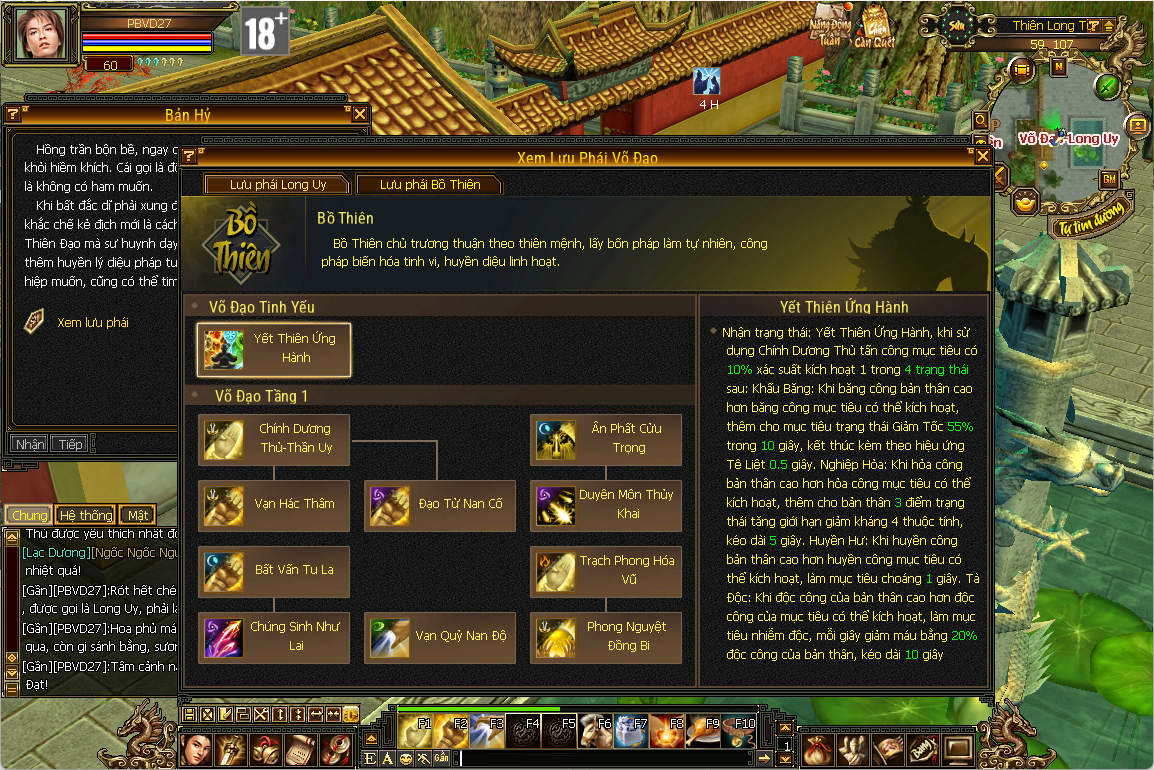Click the Đạo Tử Nan Cổ skill

pyautogui.click(x=441, y=505)
